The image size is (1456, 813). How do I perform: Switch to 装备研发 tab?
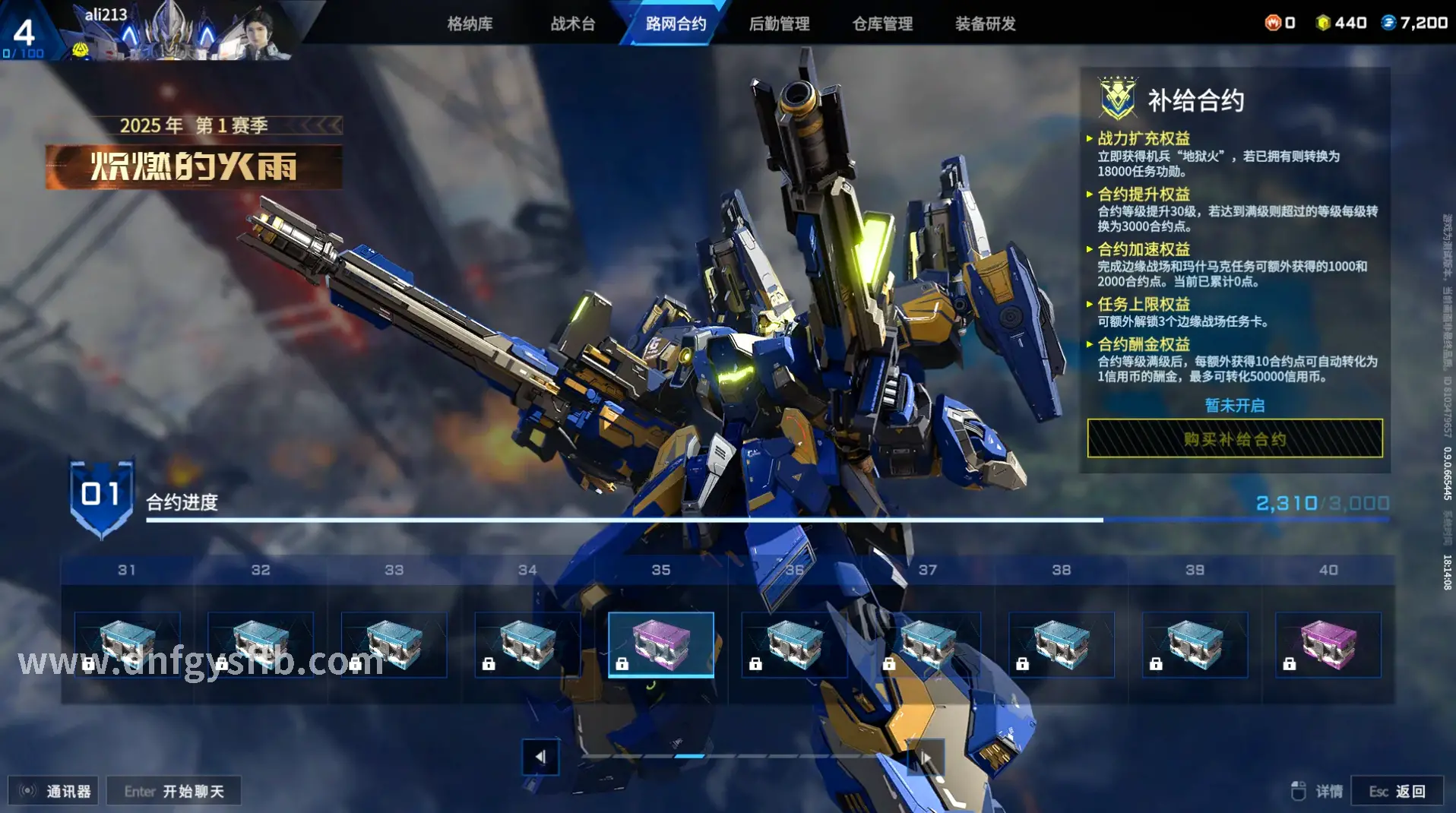[985, 24]
